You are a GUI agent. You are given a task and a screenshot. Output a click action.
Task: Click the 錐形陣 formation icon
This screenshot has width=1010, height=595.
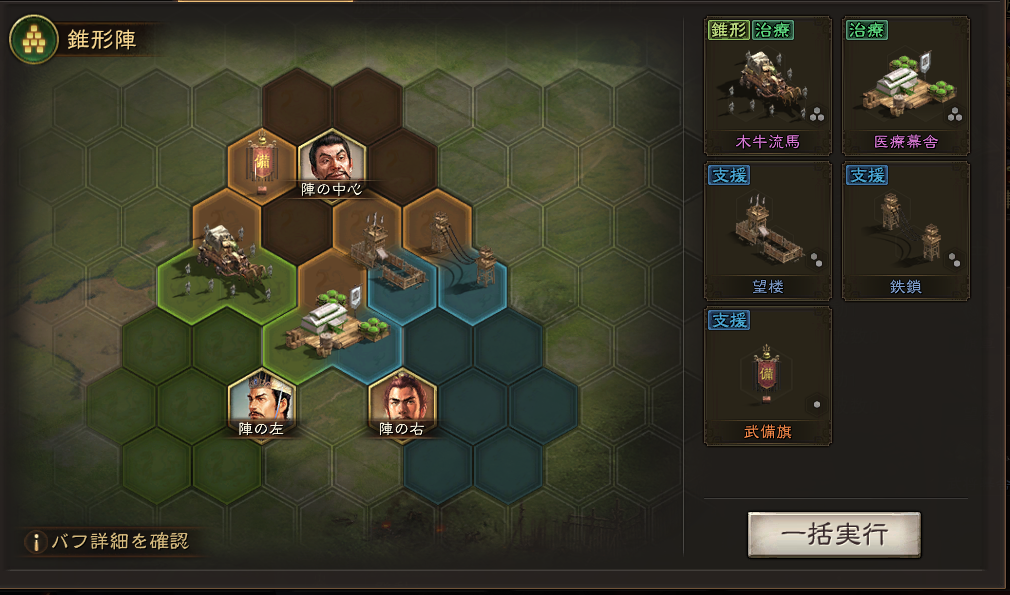pos(30,39)
